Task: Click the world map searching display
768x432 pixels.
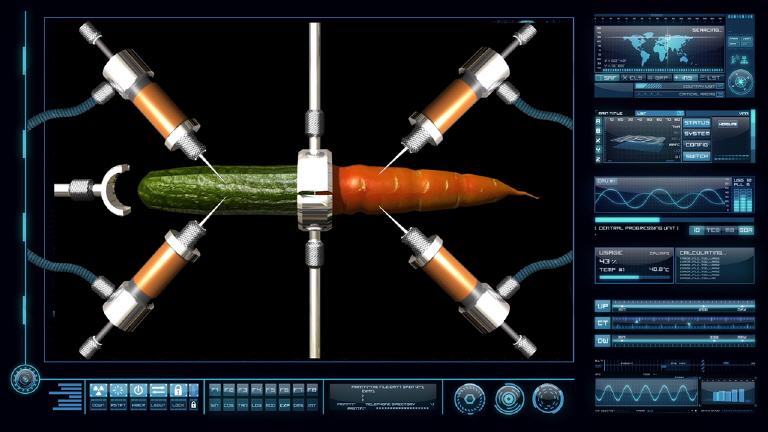Action: [x=660, y=47]
